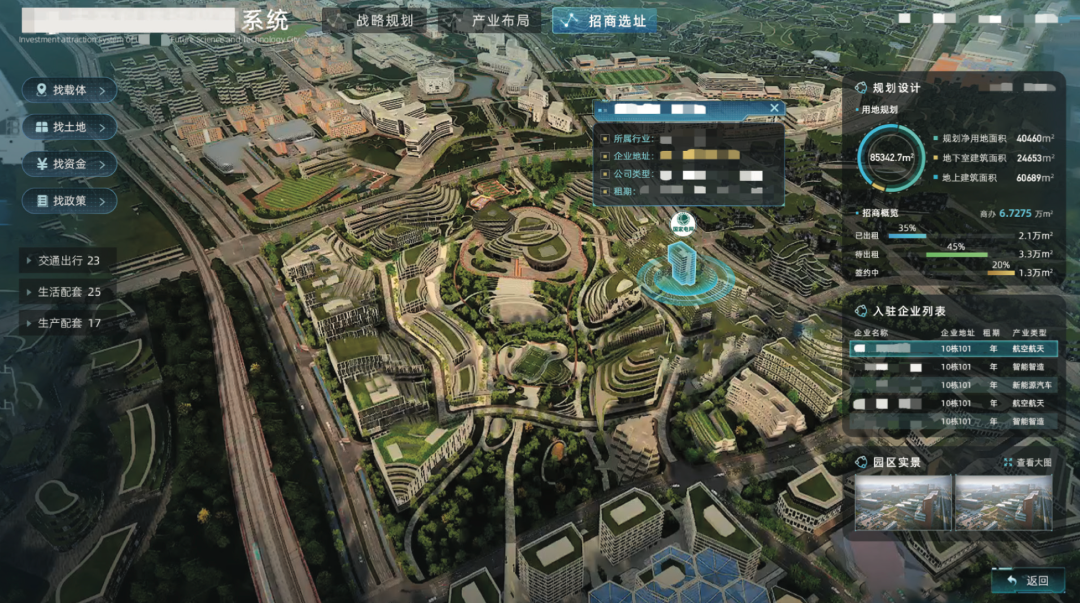
Task: Select the highlighted blue building marker
Action: 682,264
